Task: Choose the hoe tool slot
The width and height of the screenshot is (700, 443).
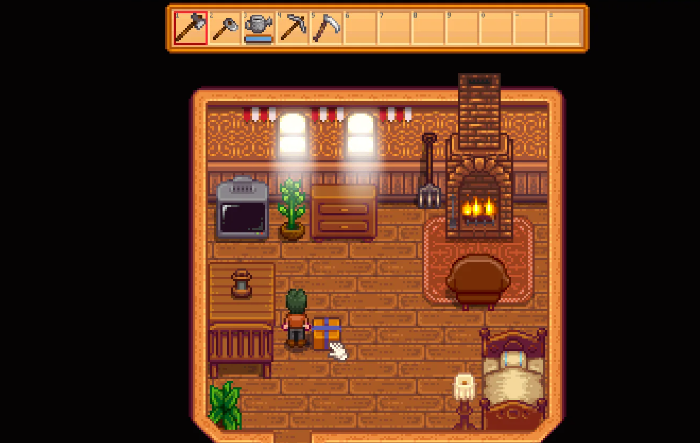Action: click(x=225, y=28)
